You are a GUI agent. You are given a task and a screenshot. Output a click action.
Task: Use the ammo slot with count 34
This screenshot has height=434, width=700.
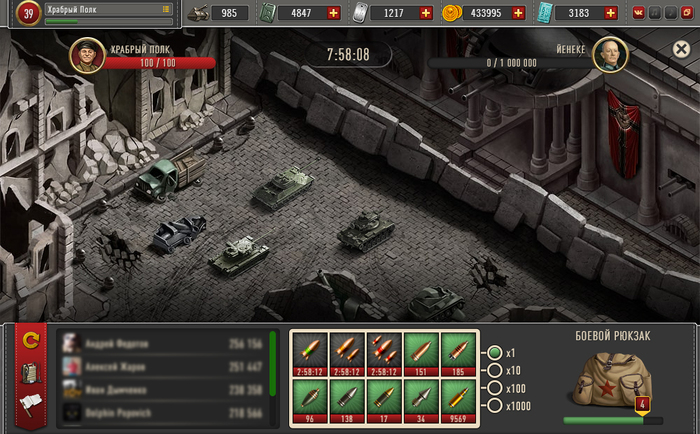pyautogui.click(x=421, y=400)
